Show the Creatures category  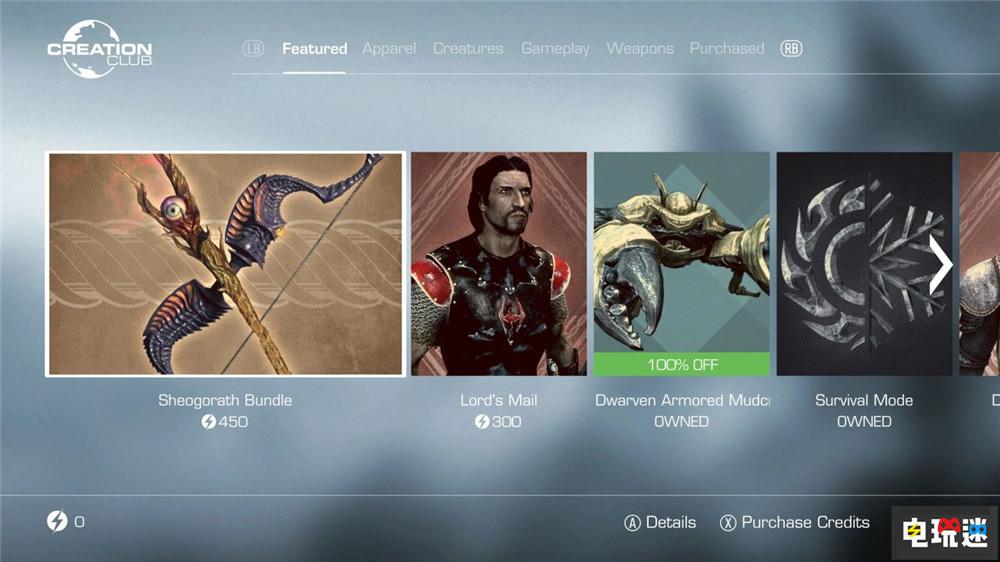coord(469,48)
